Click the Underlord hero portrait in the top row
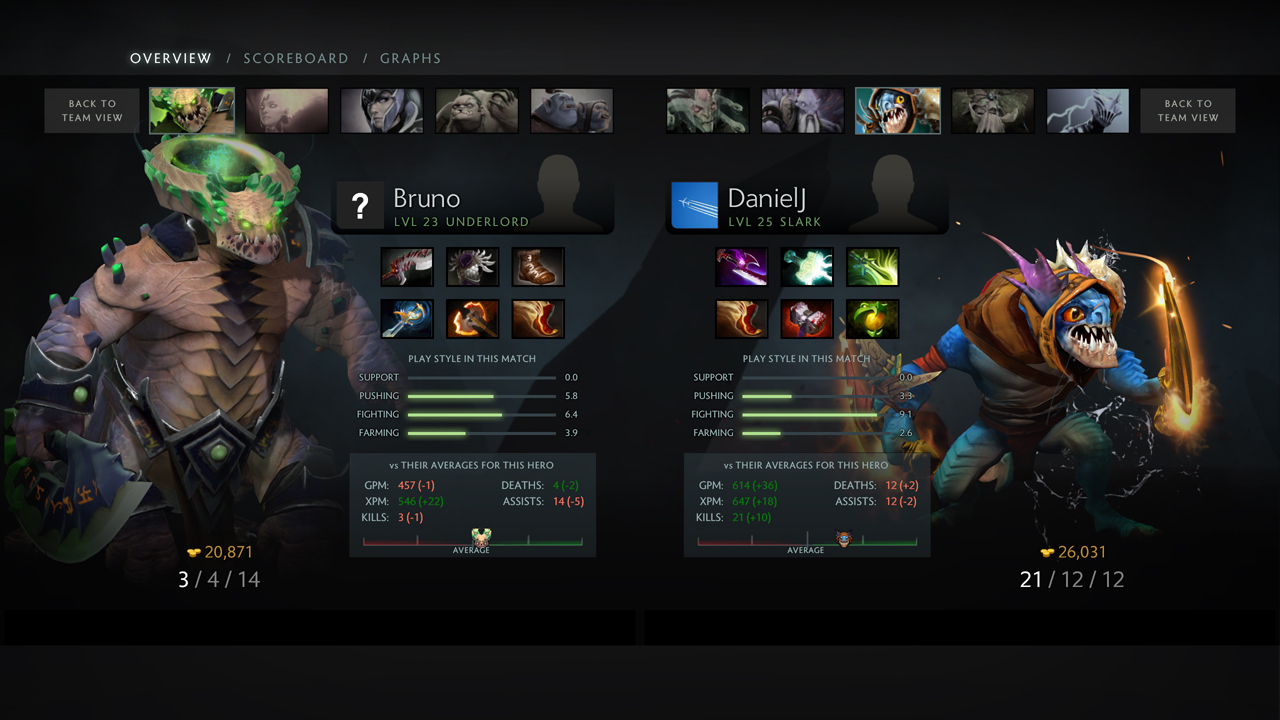The height and width of the screenshot is (720, 1280). tap(192, 110)
